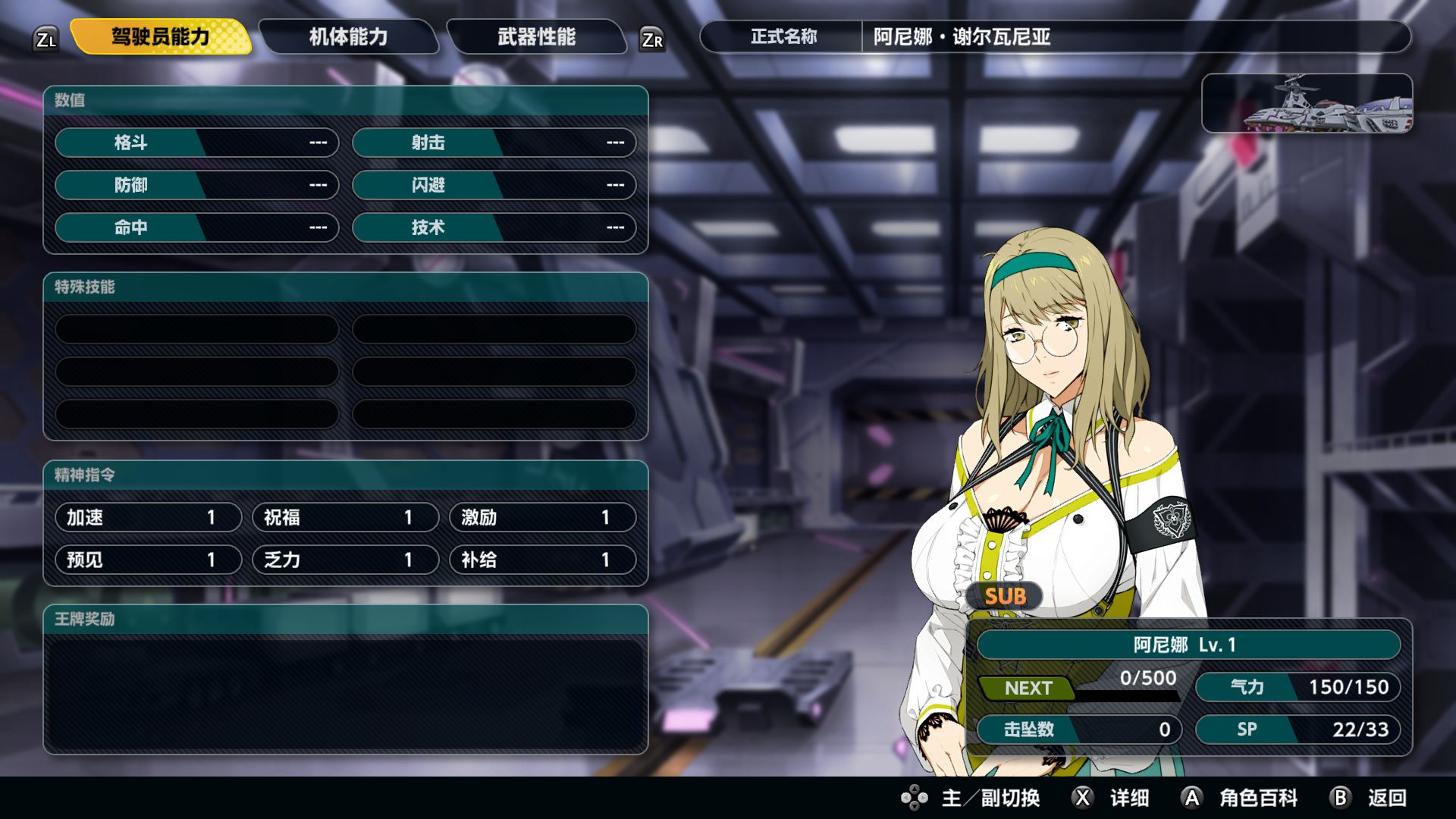Screen dimensions: 1456x819
Task: Select the 技术 stat row
Action: [x=494, y=227]
